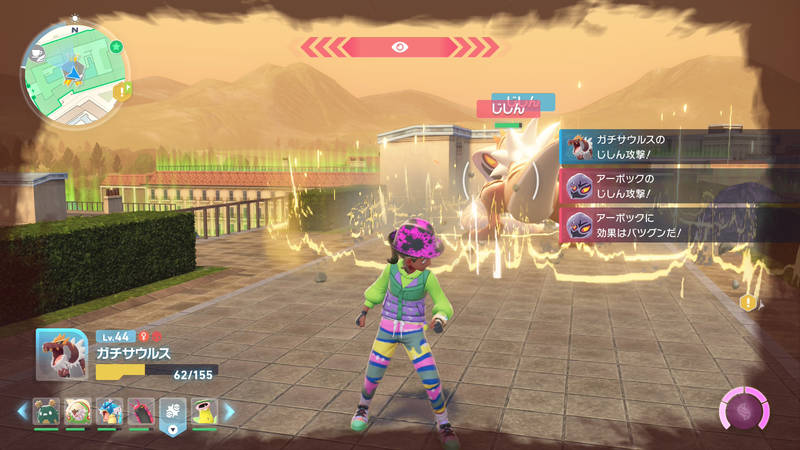Choose the Whimsicott party slot
This screenshot has height=450, width=800.
coord(77,411)
